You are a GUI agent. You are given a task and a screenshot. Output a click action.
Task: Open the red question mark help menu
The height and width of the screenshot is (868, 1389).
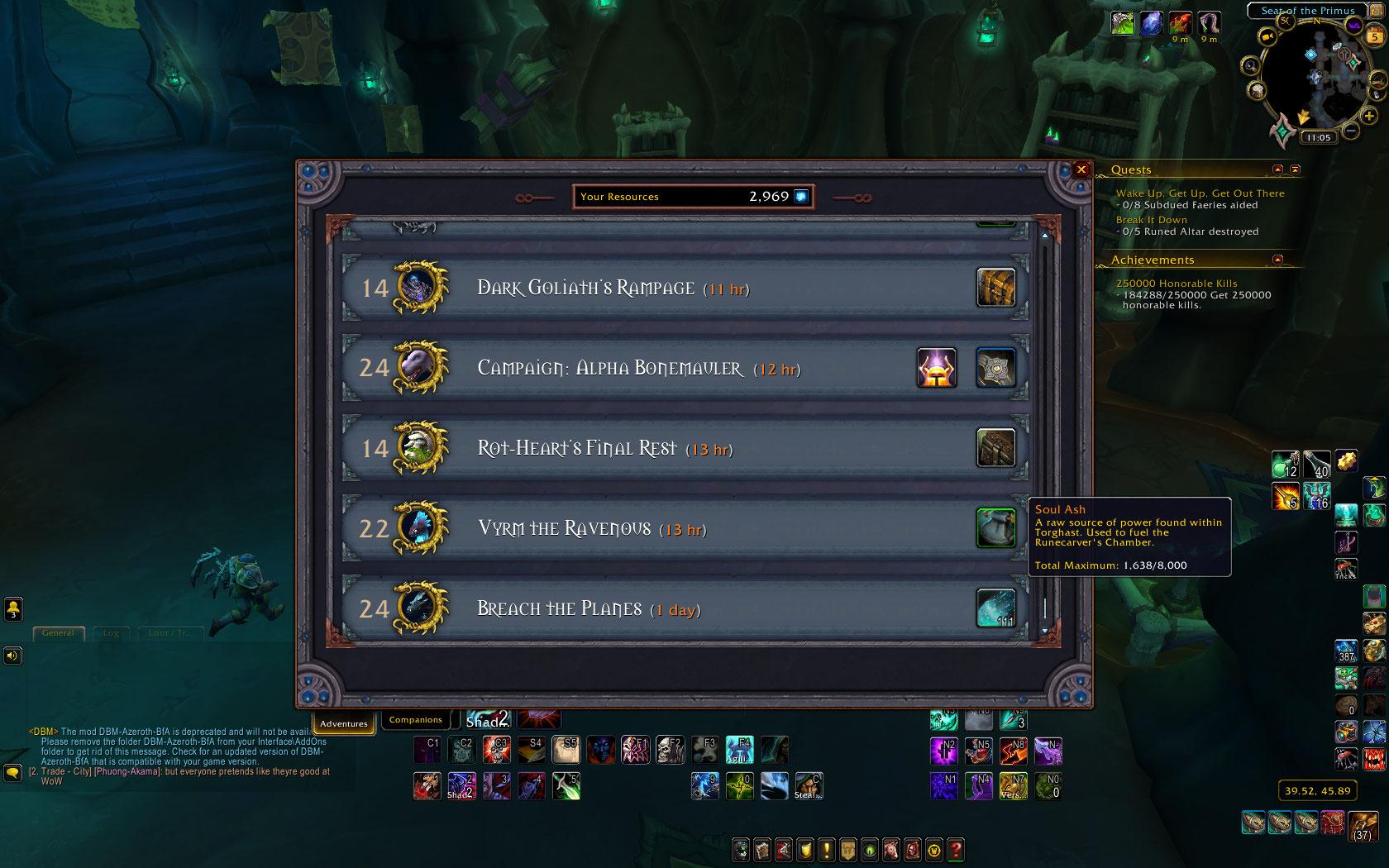(x=955, y=849)
